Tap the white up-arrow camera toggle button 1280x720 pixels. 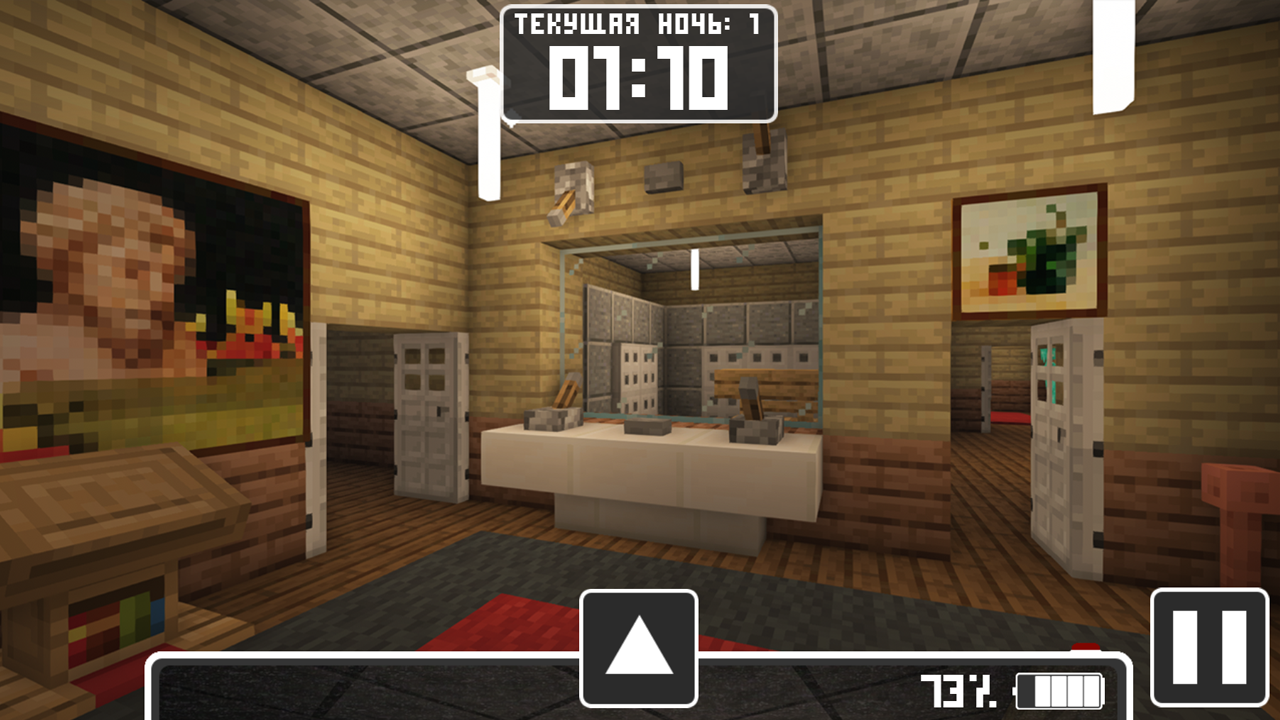point(639,647)
